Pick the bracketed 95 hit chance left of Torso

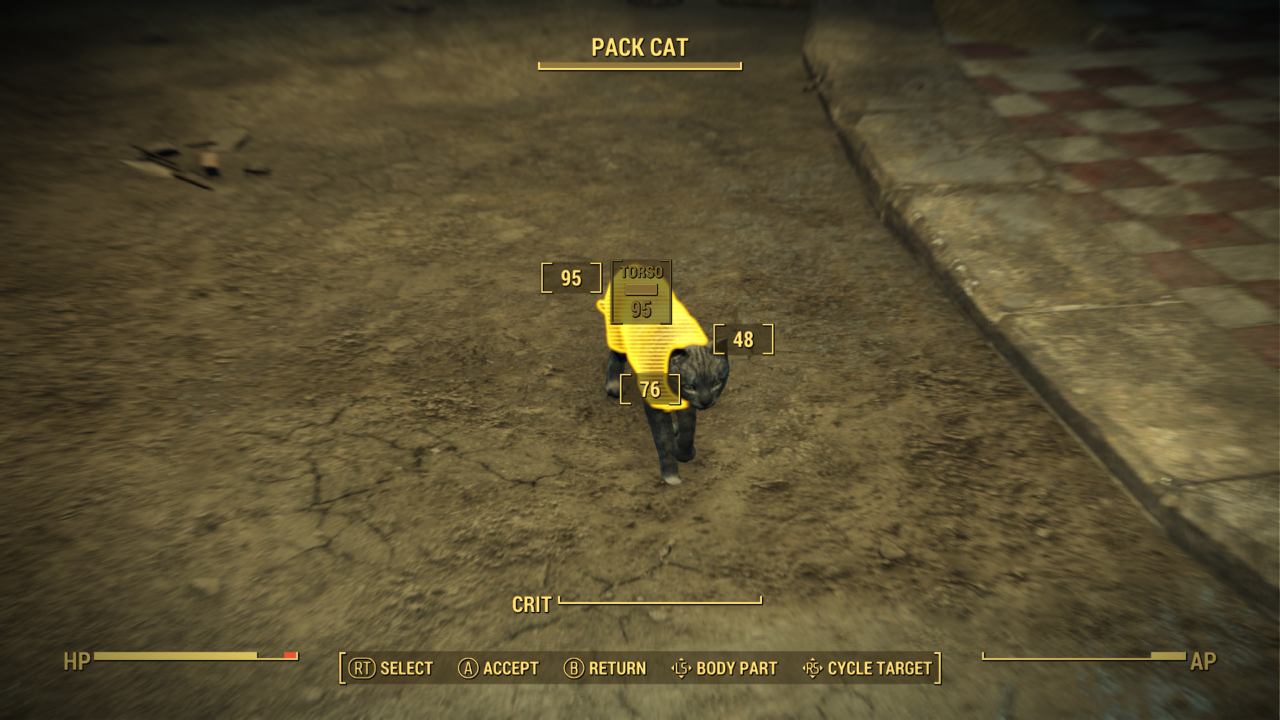pos(571,278)
